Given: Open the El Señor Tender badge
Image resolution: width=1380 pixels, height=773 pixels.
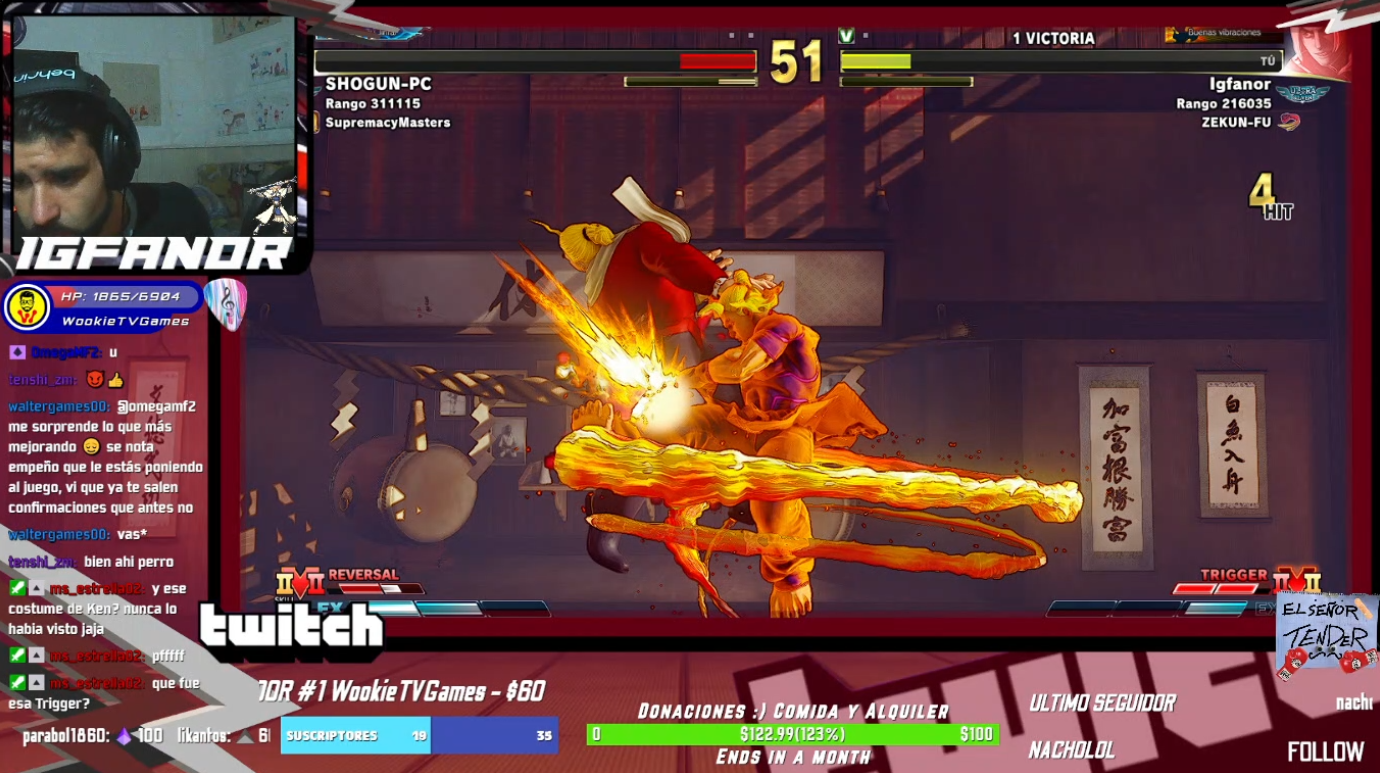Looking at the screenshot, I should pos(1326,635).
